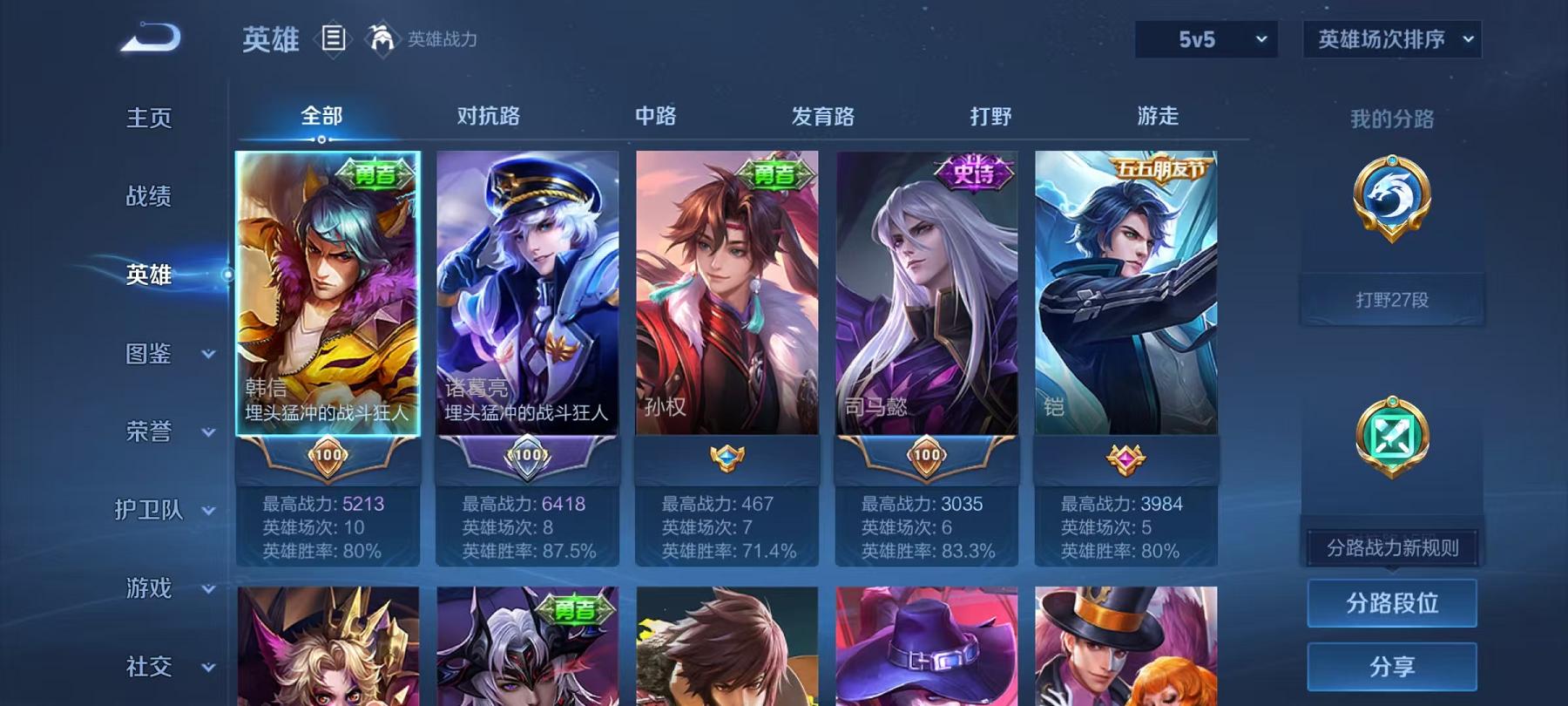This screenshot has height=706, width=1568.
Task: Open the 英雄场次排序 sorting dropdown
Action: pyautogui.click(x=1389, y=39)
